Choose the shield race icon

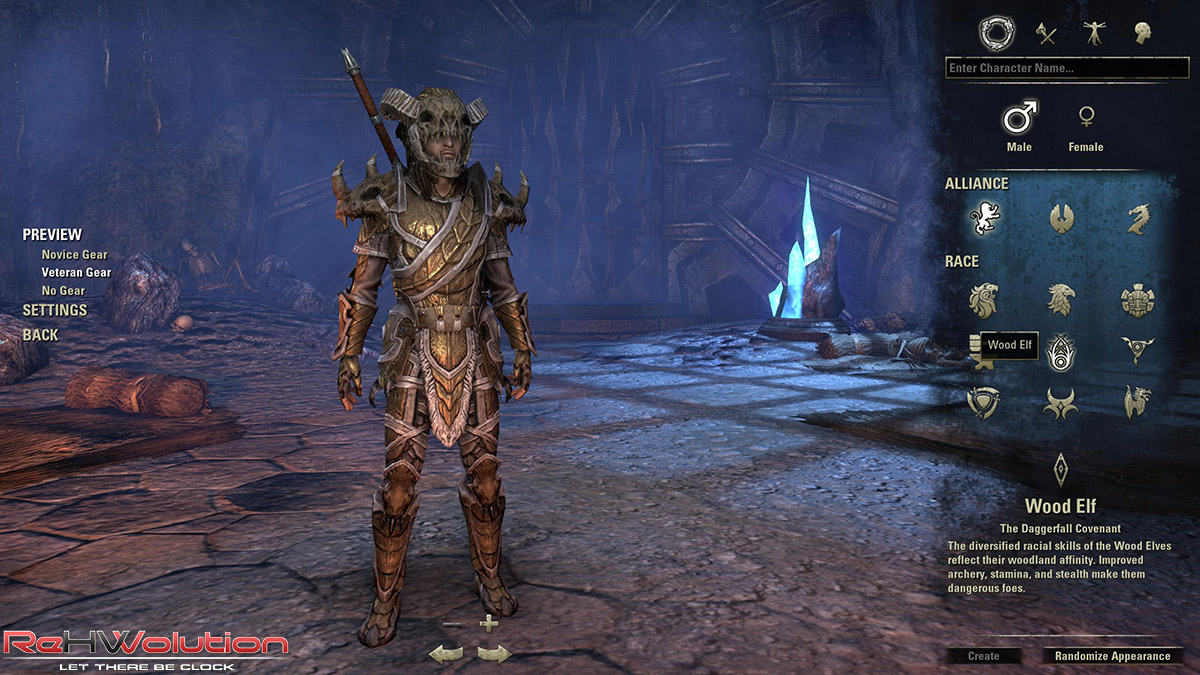click(983, 401)
